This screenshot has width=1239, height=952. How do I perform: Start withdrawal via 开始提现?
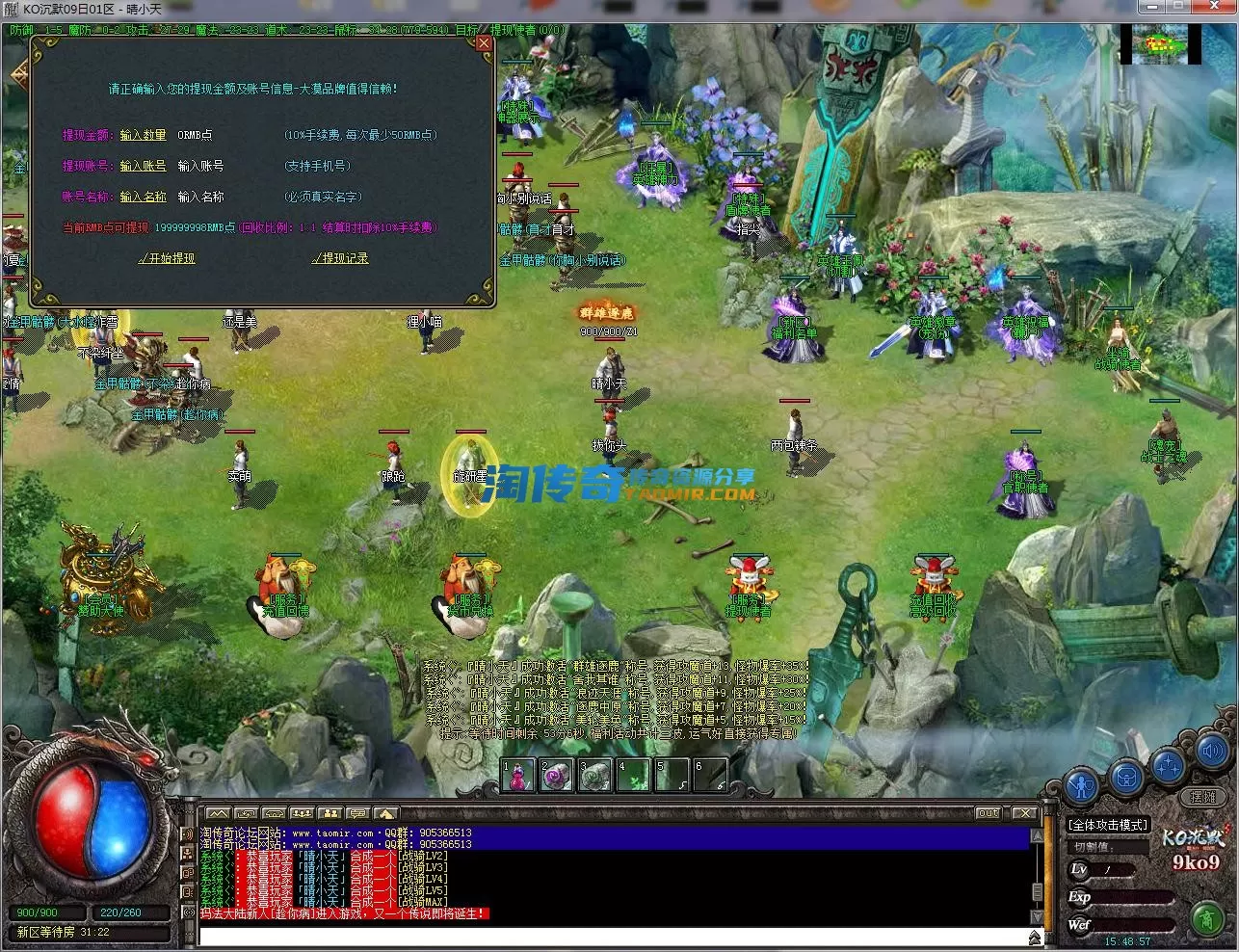click(168, 259)
